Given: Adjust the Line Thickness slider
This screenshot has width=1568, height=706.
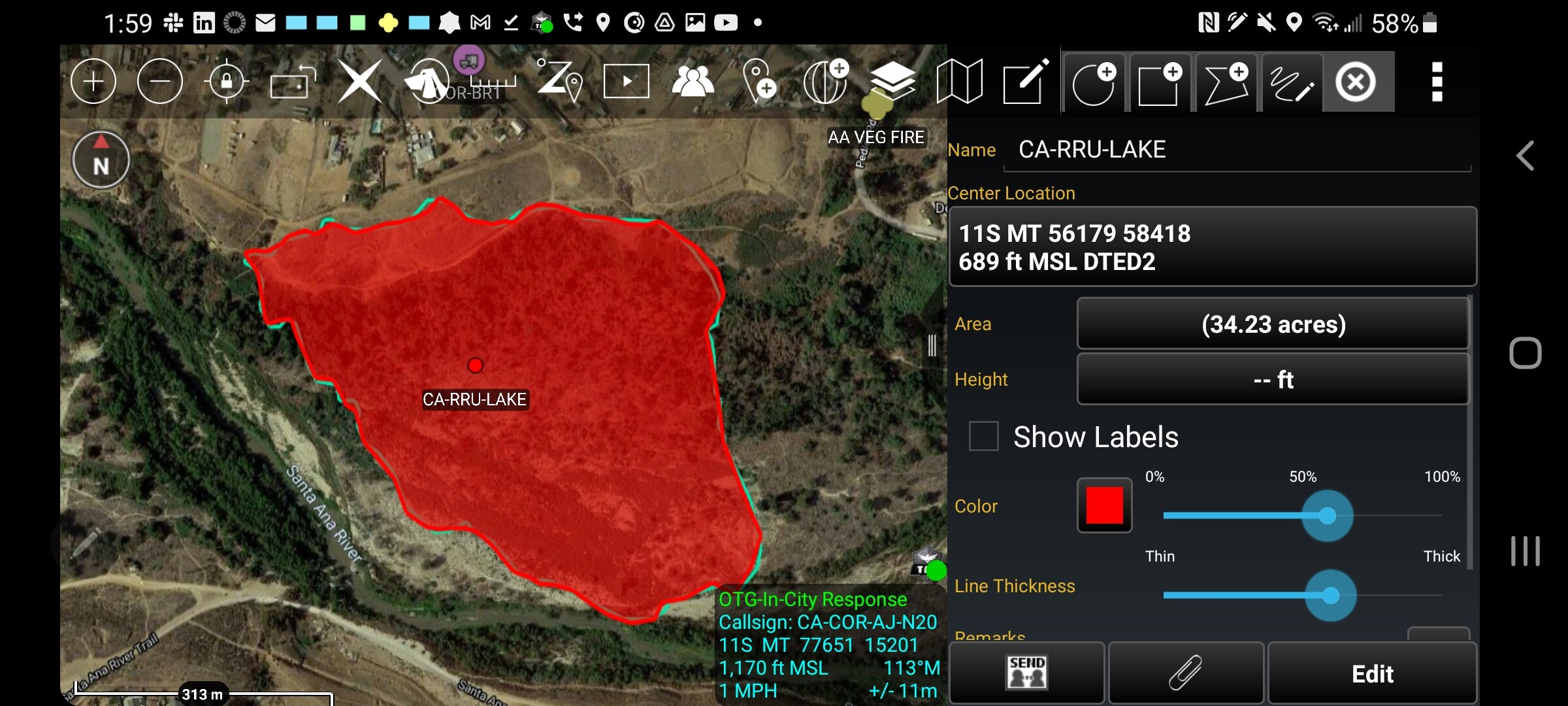Looking at the screenshot, I should point(1330,596).
